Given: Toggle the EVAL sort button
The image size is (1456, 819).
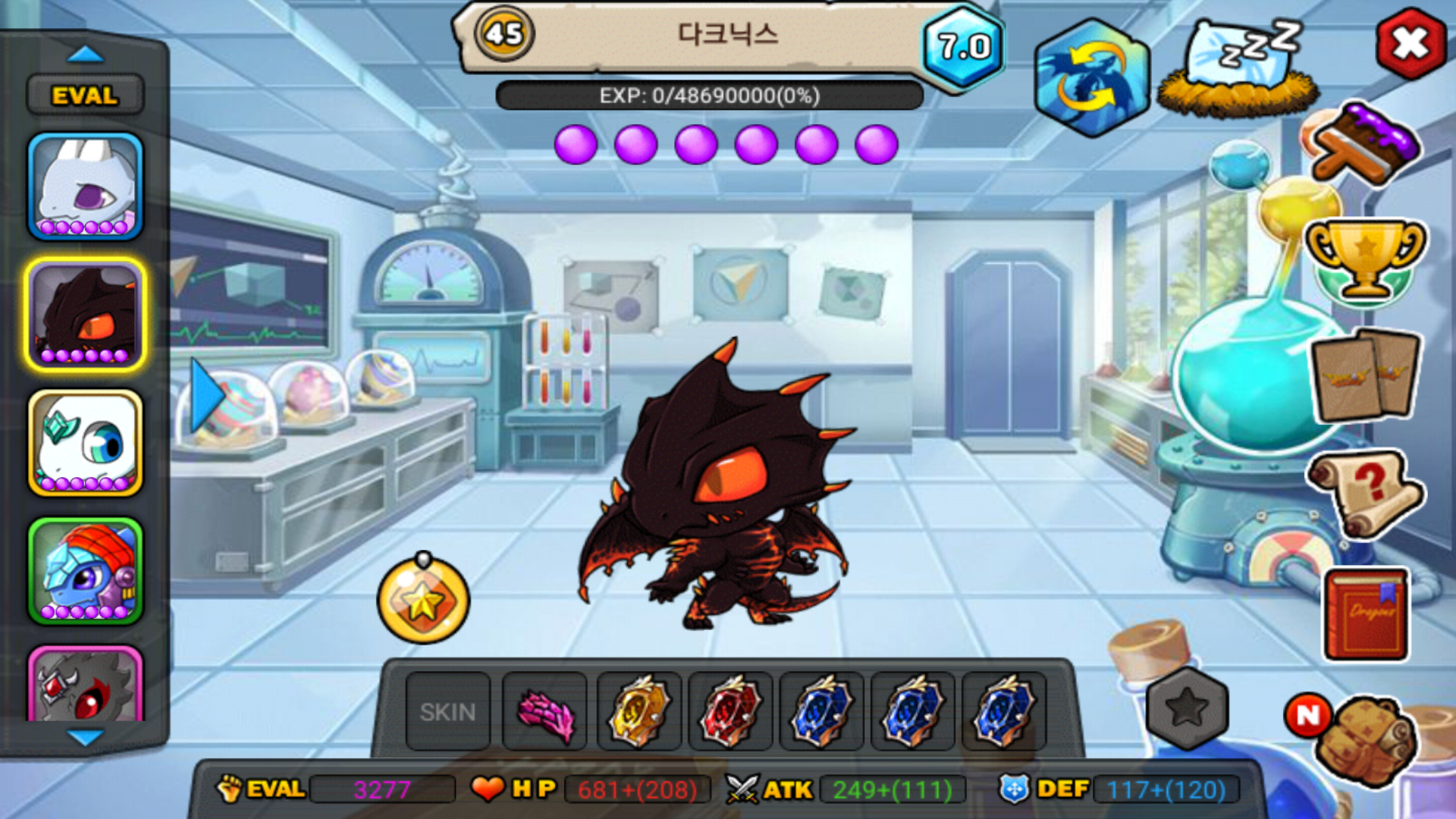Looking at the screenshot, I should click(x=85, y=96).
